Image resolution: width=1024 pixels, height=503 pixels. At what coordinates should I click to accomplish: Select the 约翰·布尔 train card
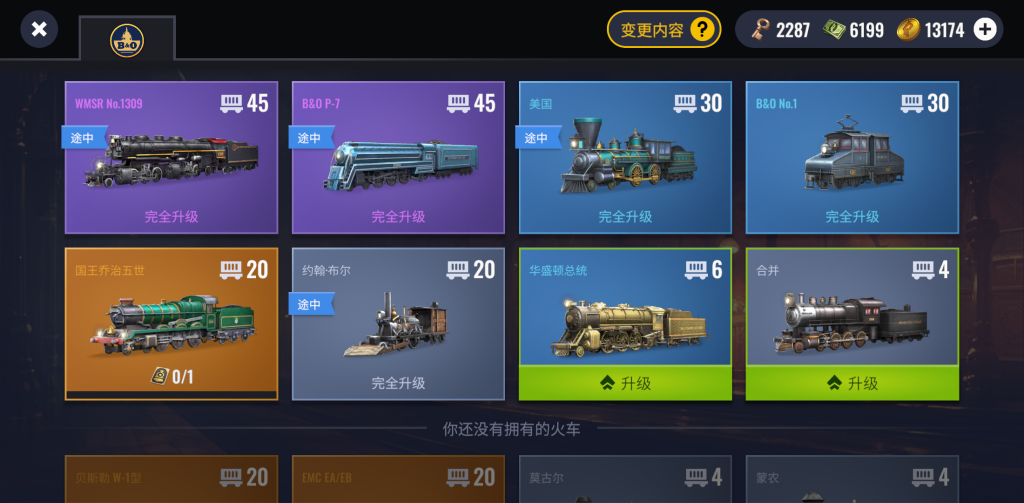[x=398, y=323]
